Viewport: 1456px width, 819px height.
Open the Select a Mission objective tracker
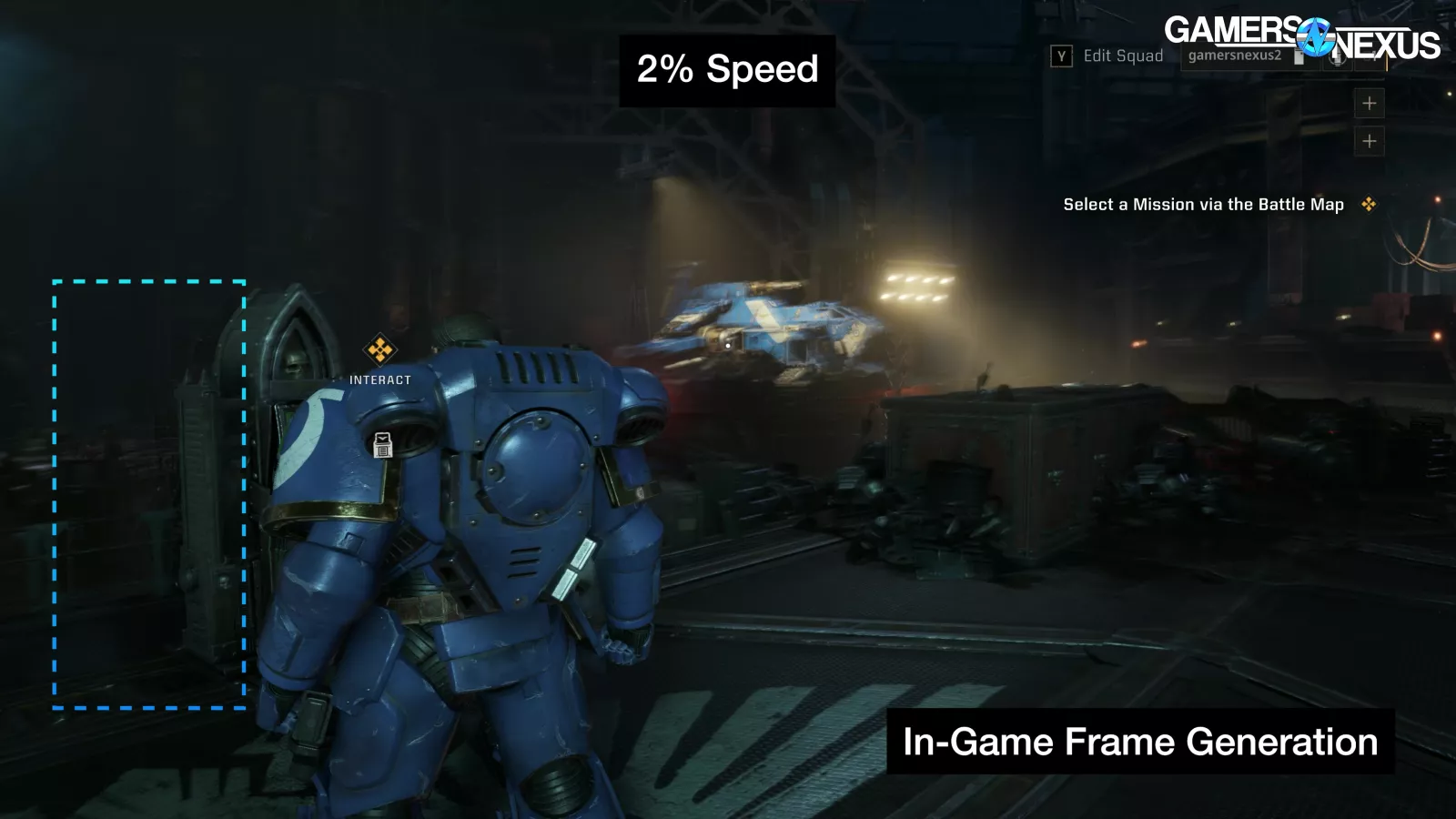(1203, 205)
